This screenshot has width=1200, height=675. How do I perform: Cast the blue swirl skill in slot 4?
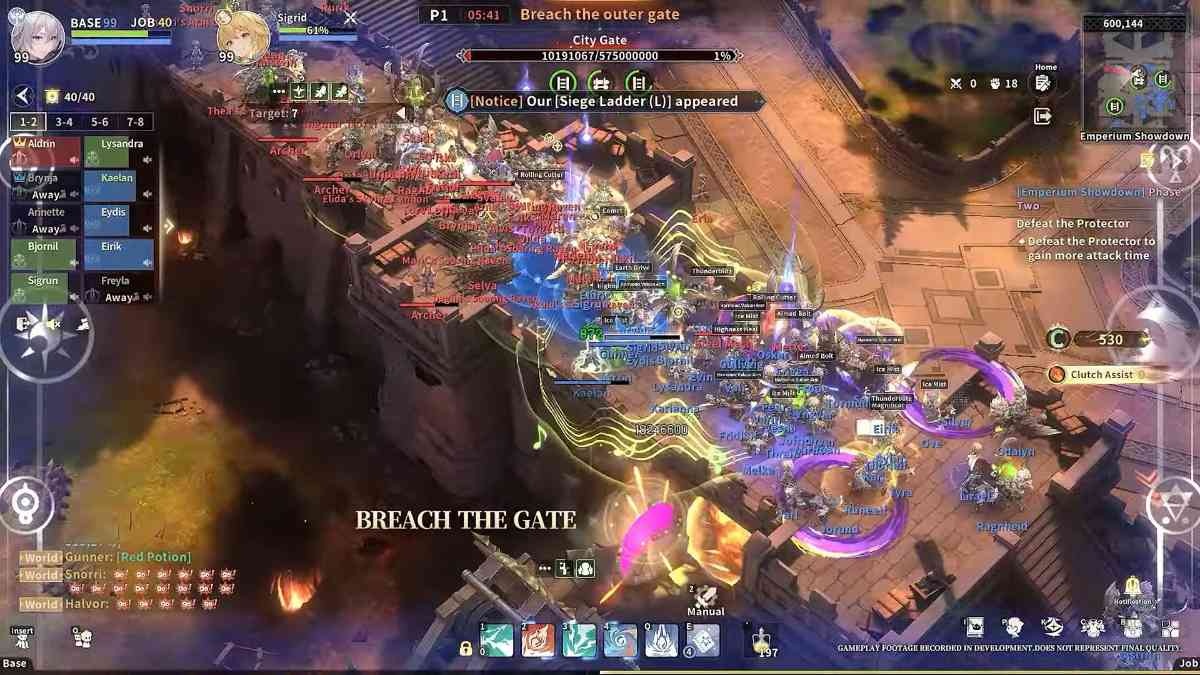[x=620, y=640]
